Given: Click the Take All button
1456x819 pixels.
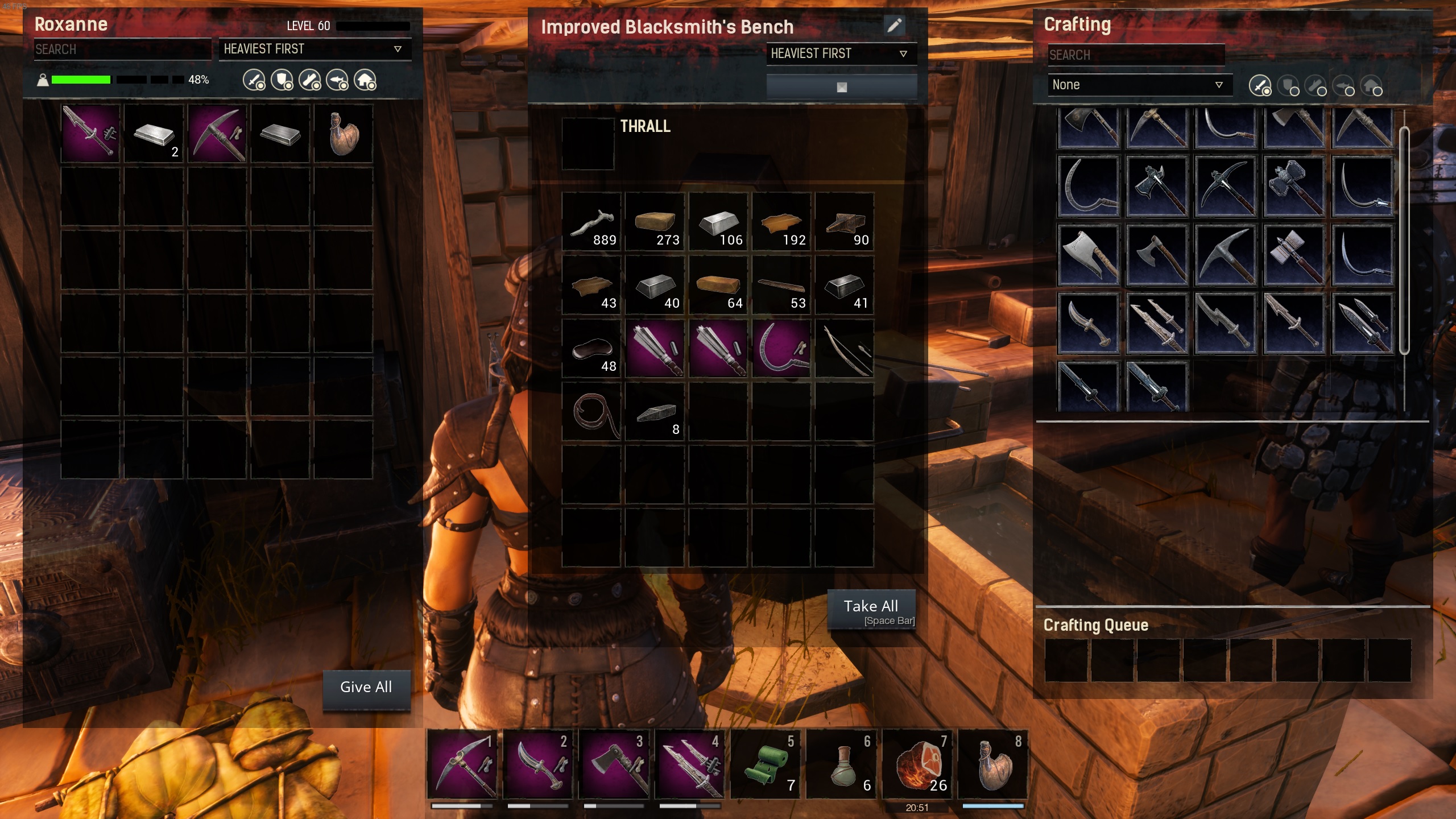Looking at the screenshot, I should coord(871,610).
